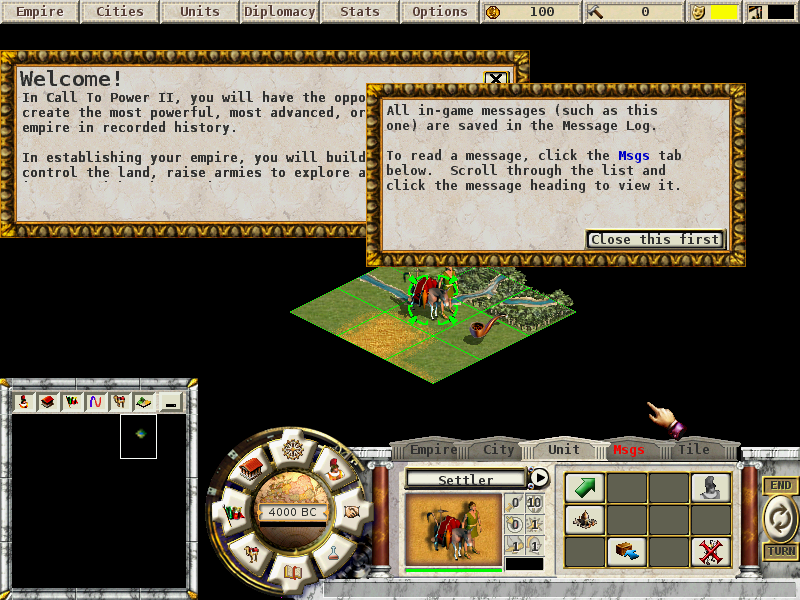Activate the green arrow move order
800x600 pixels.
click(x=584, y=487)
